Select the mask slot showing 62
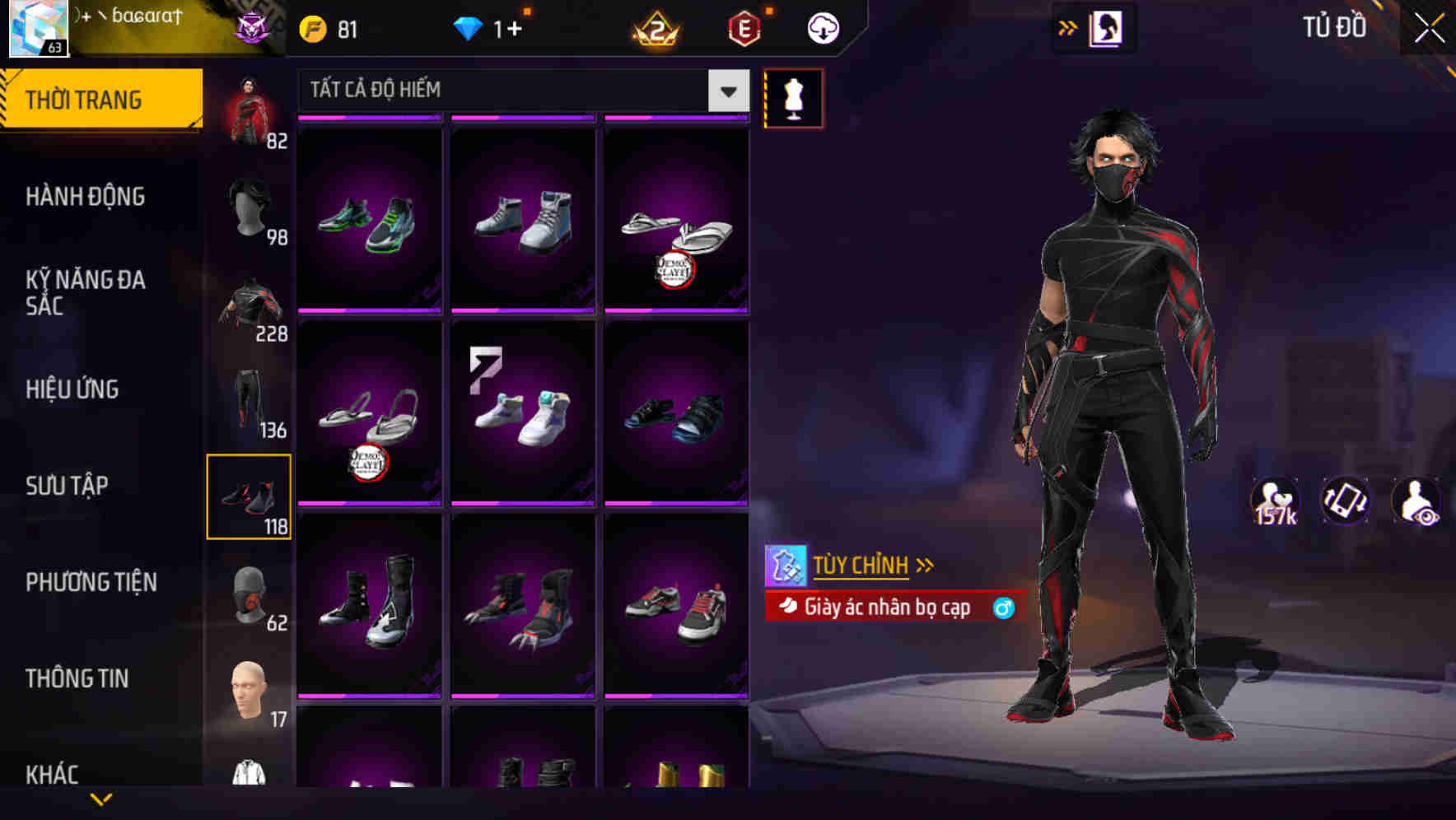This screenshot has height=820, width=1456. [250, 594]
